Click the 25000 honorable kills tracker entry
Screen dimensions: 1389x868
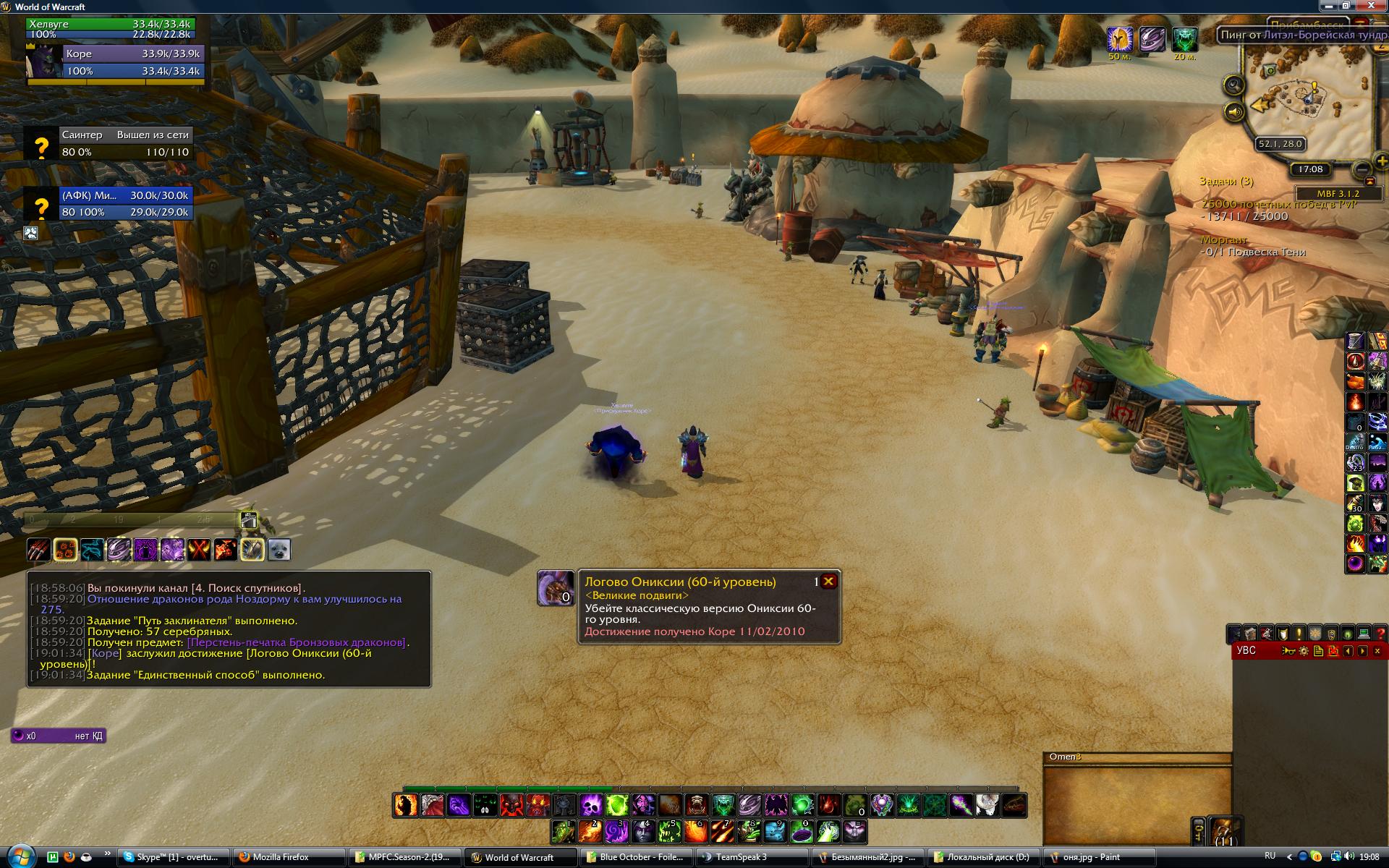[x=1278, y=205]
